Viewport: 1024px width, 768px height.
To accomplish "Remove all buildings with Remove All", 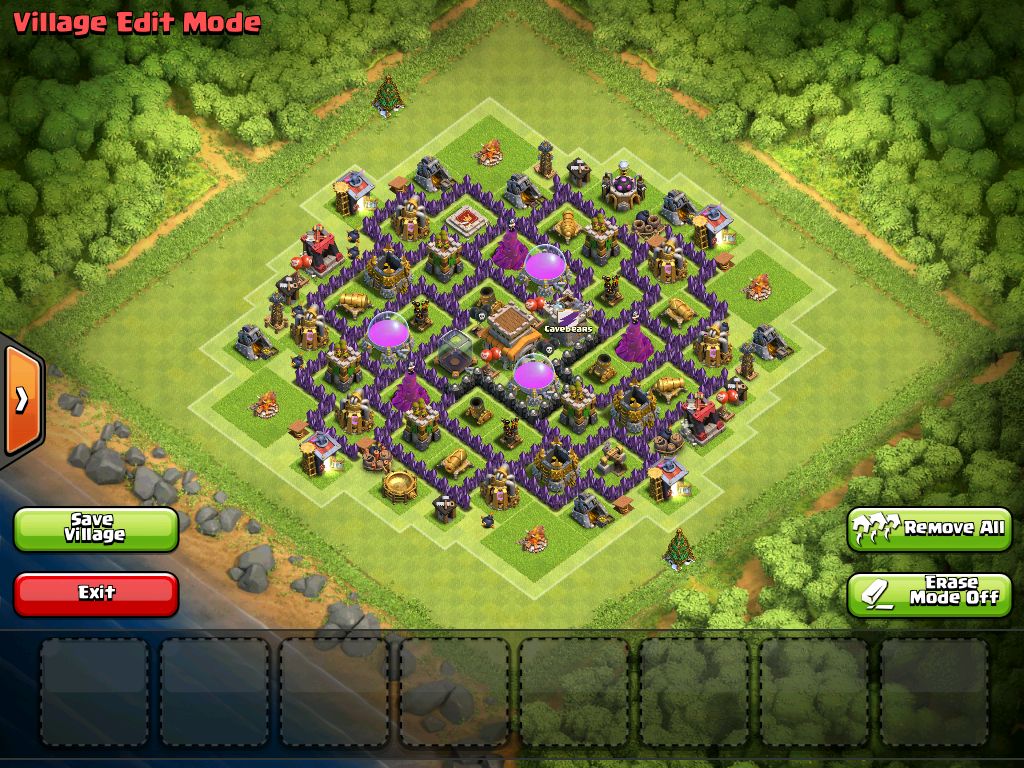I will [929, 528].
